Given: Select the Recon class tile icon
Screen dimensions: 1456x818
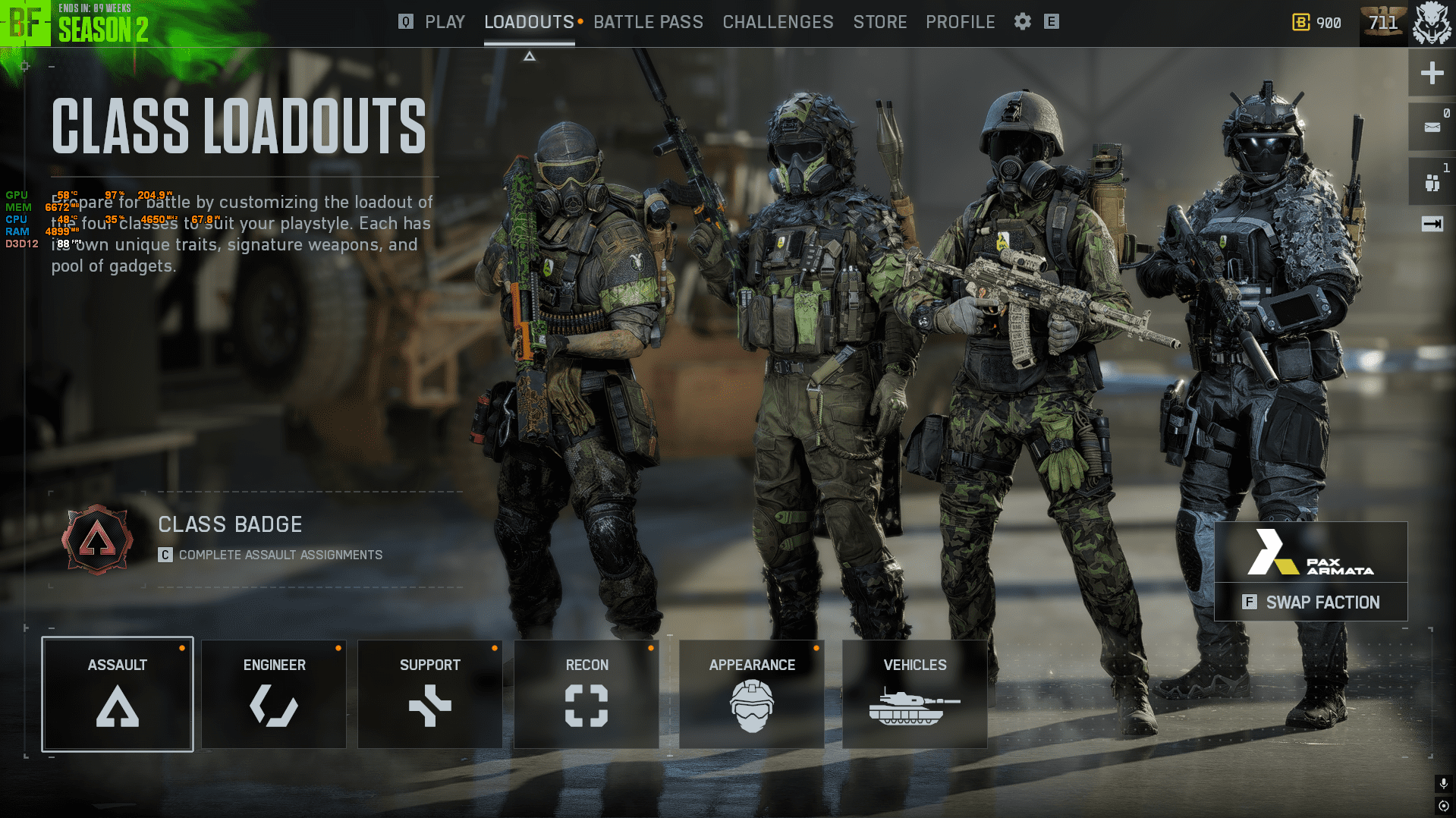Looking at the screenshot, I should [x=586, y=703].
